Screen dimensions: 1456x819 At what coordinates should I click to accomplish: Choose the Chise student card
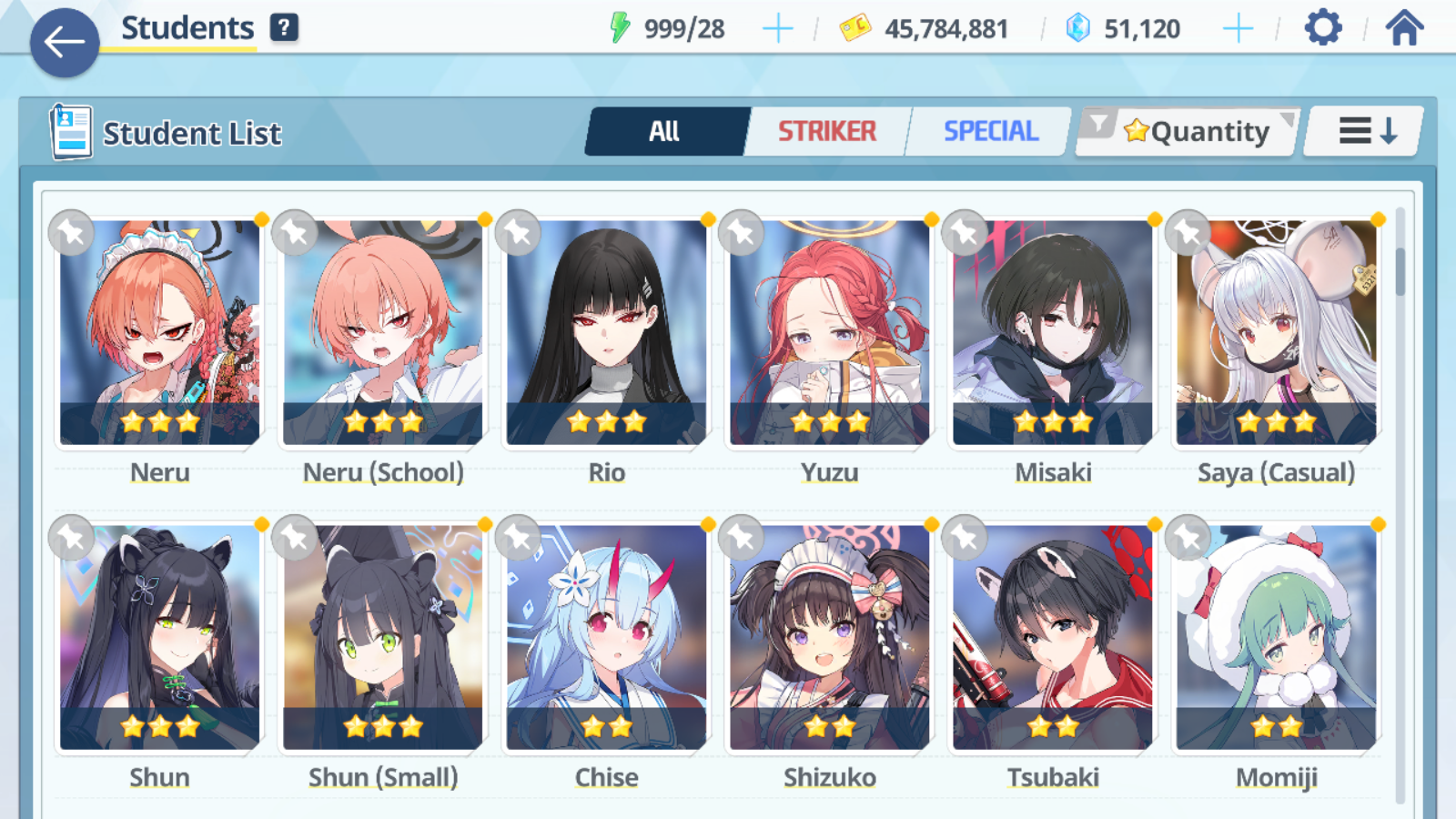coord(606,638)
